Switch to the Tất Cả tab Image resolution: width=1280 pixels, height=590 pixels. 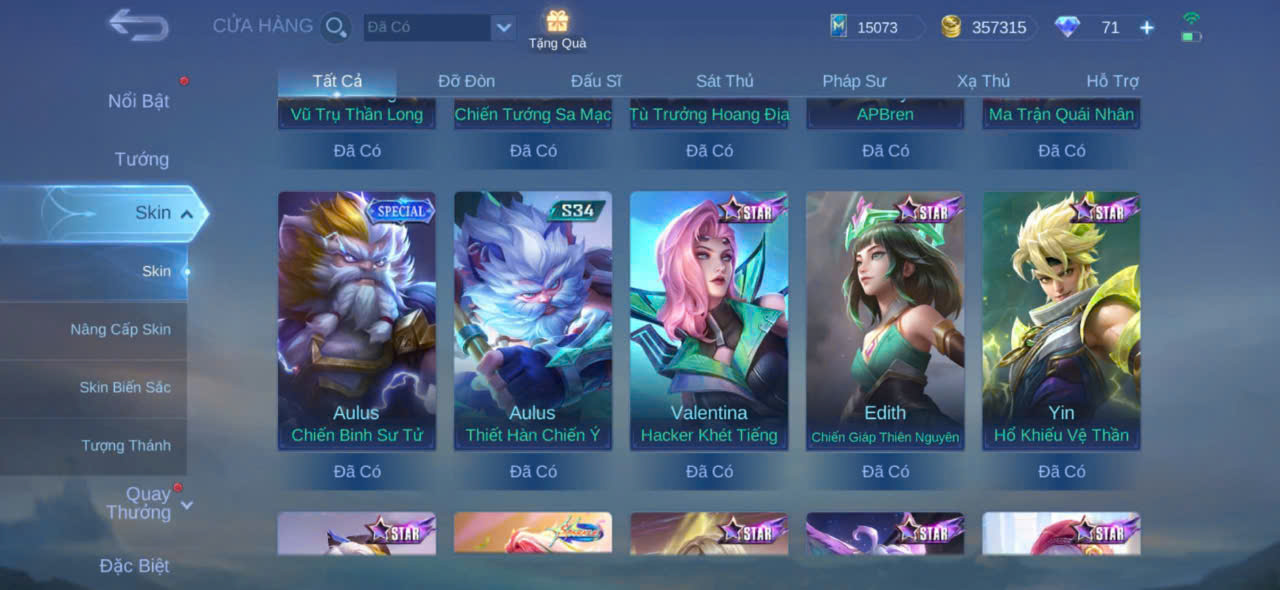pos(337,81)
